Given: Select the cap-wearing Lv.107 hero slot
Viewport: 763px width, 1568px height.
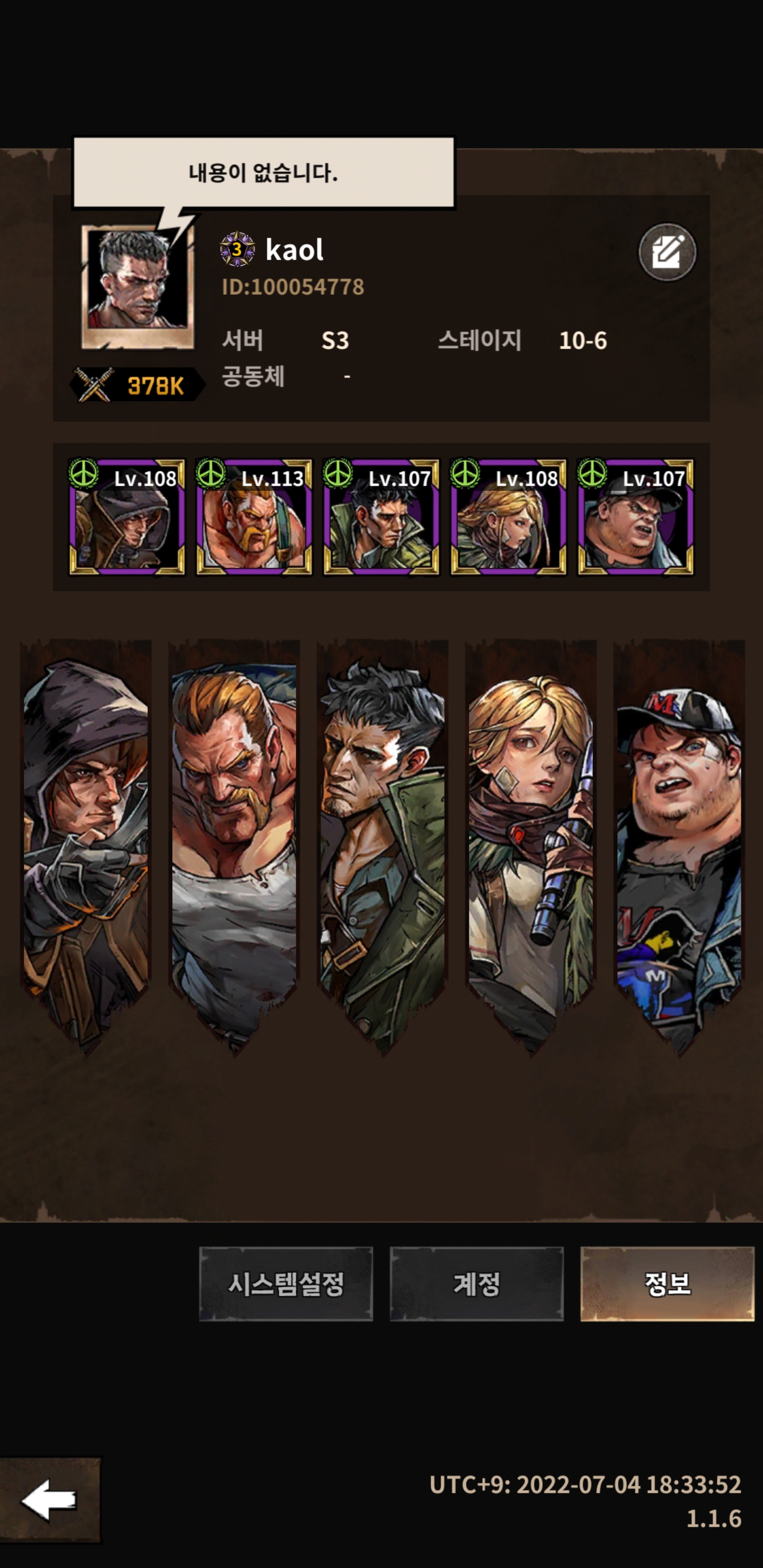Looking at the screenshot, I should (635, 517).
